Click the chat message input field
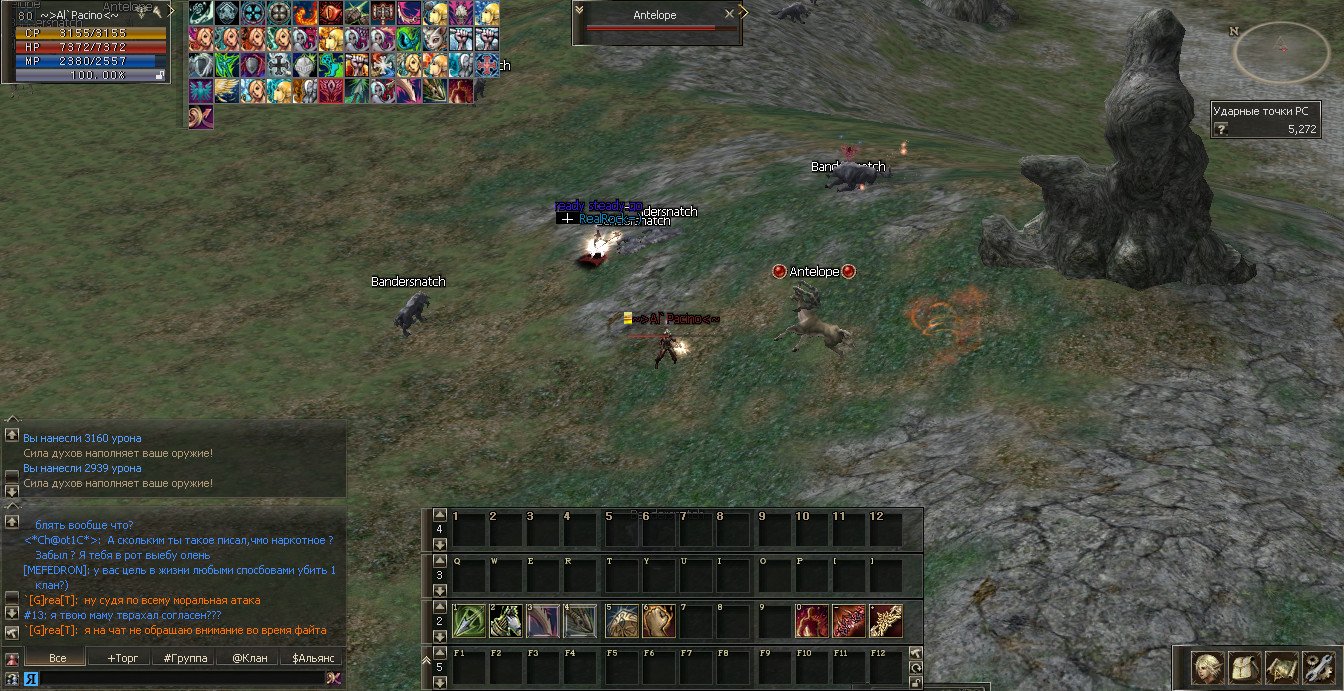This screenshot has height=691, width=1344. coord(180,678)
